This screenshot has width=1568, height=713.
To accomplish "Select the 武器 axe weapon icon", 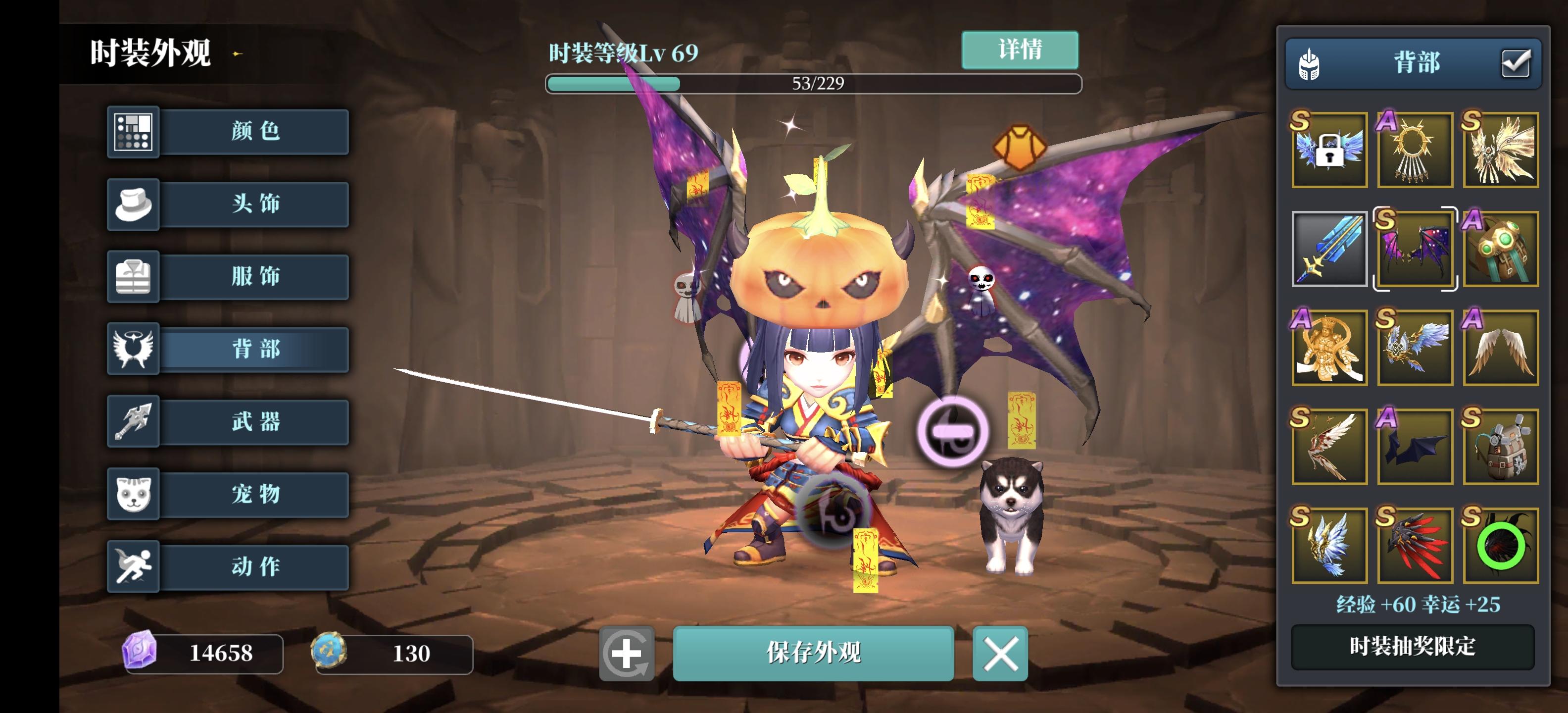I will coord(133,422).
